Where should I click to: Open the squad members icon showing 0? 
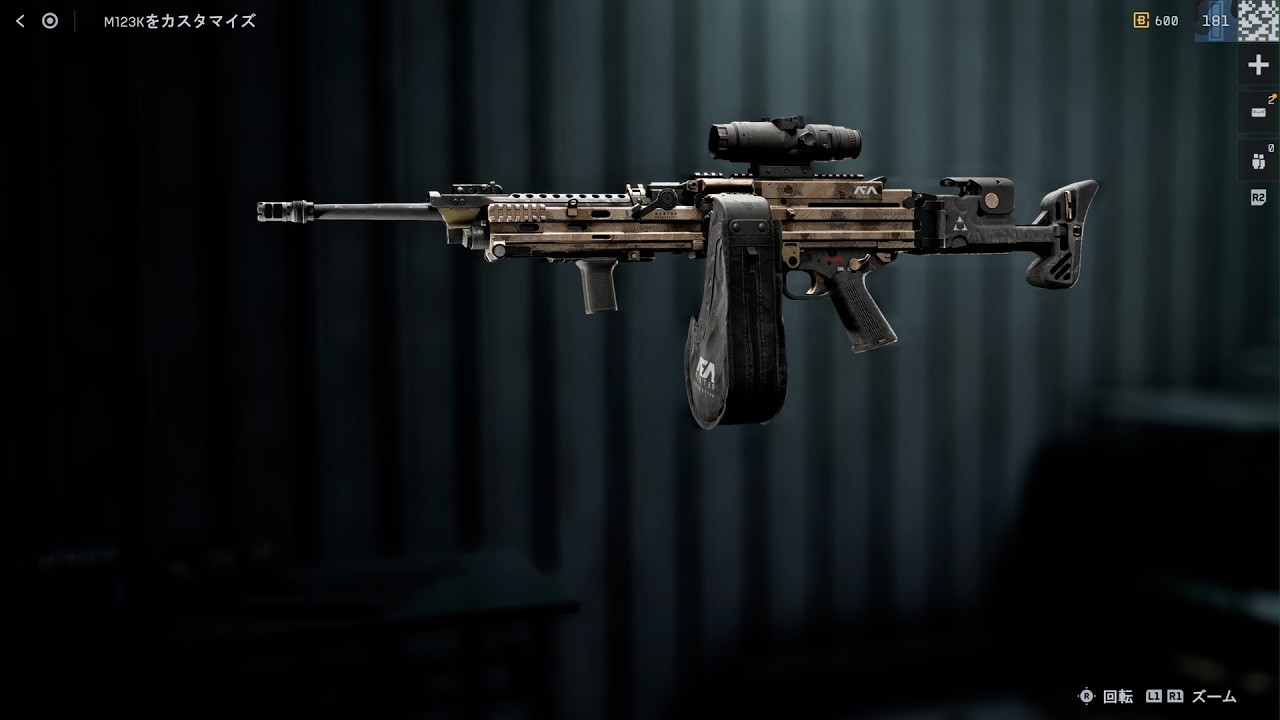[x=1258, y=159]
